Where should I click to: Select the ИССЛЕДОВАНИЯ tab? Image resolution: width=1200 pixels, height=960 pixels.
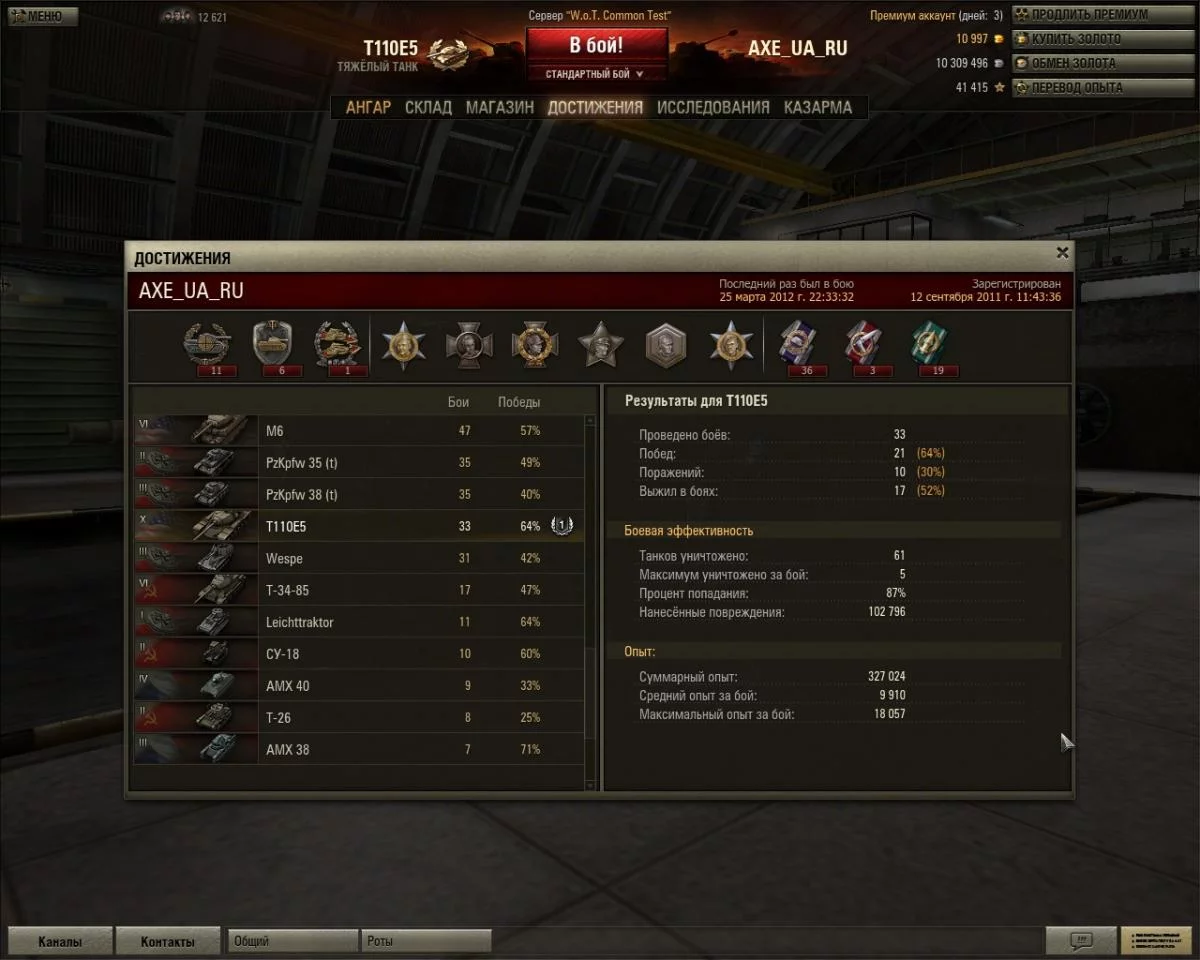coord(713,107)
